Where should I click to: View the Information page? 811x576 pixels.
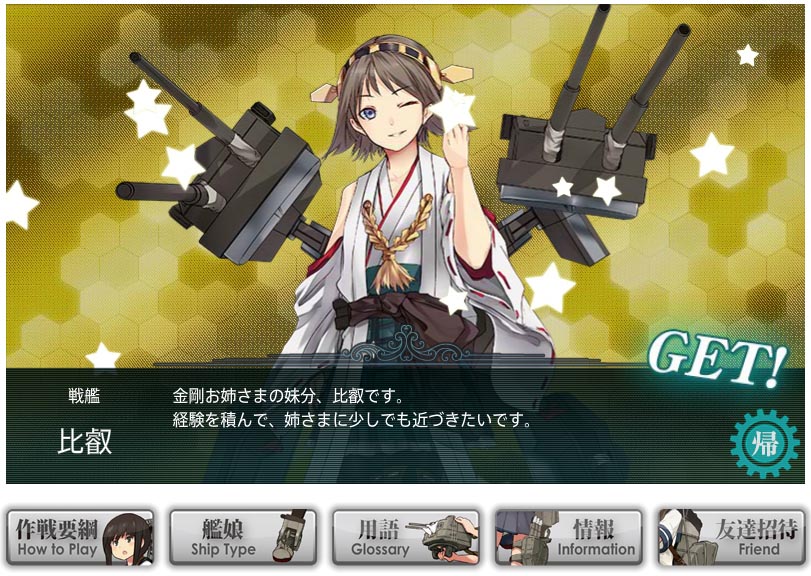(x=568, y=537)
